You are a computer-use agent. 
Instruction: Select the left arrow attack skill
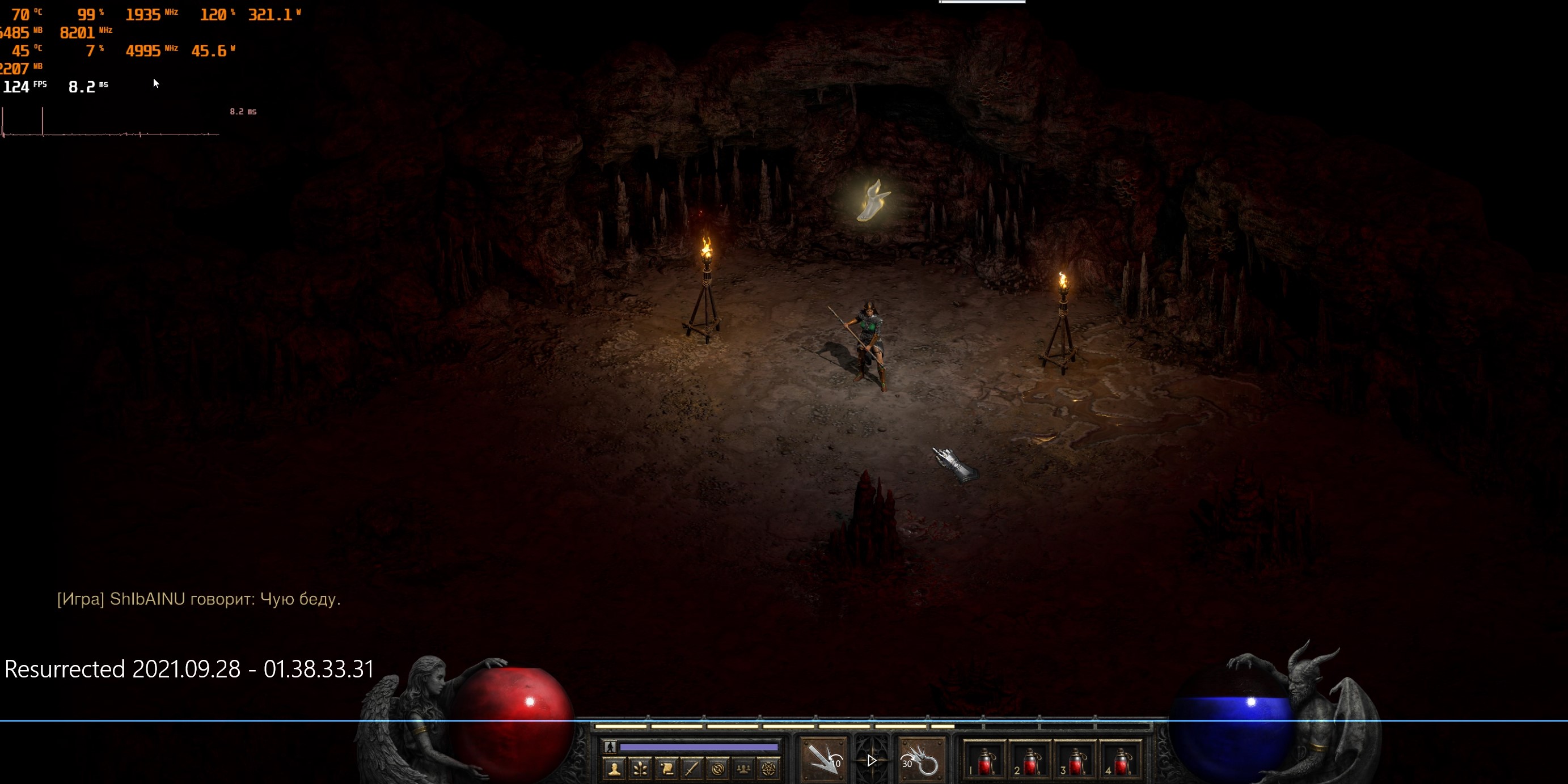(x=823, y=760)
